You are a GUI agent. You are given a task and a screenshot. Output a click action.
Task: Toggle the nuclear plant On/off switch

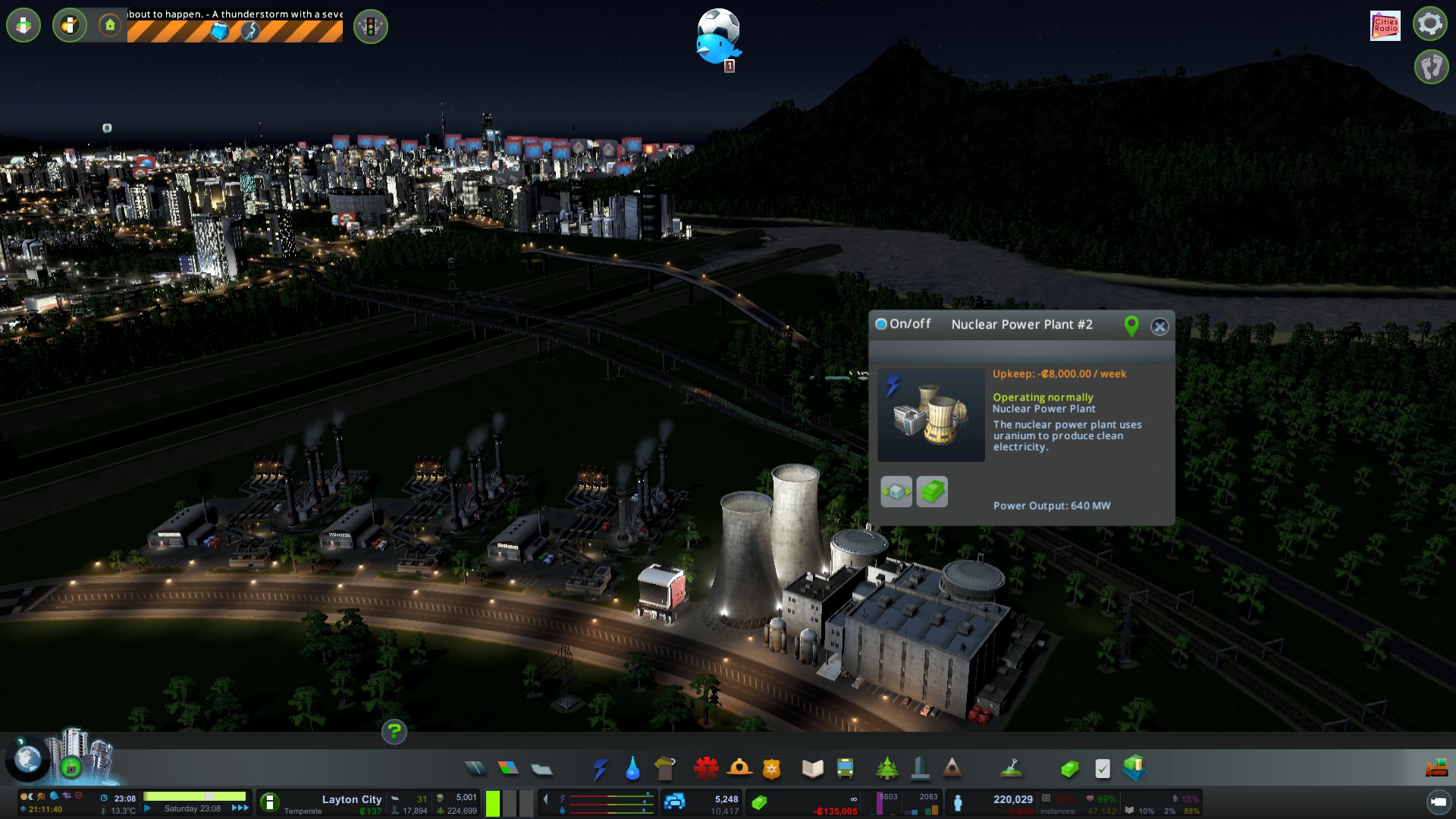[x=881, y=325]
